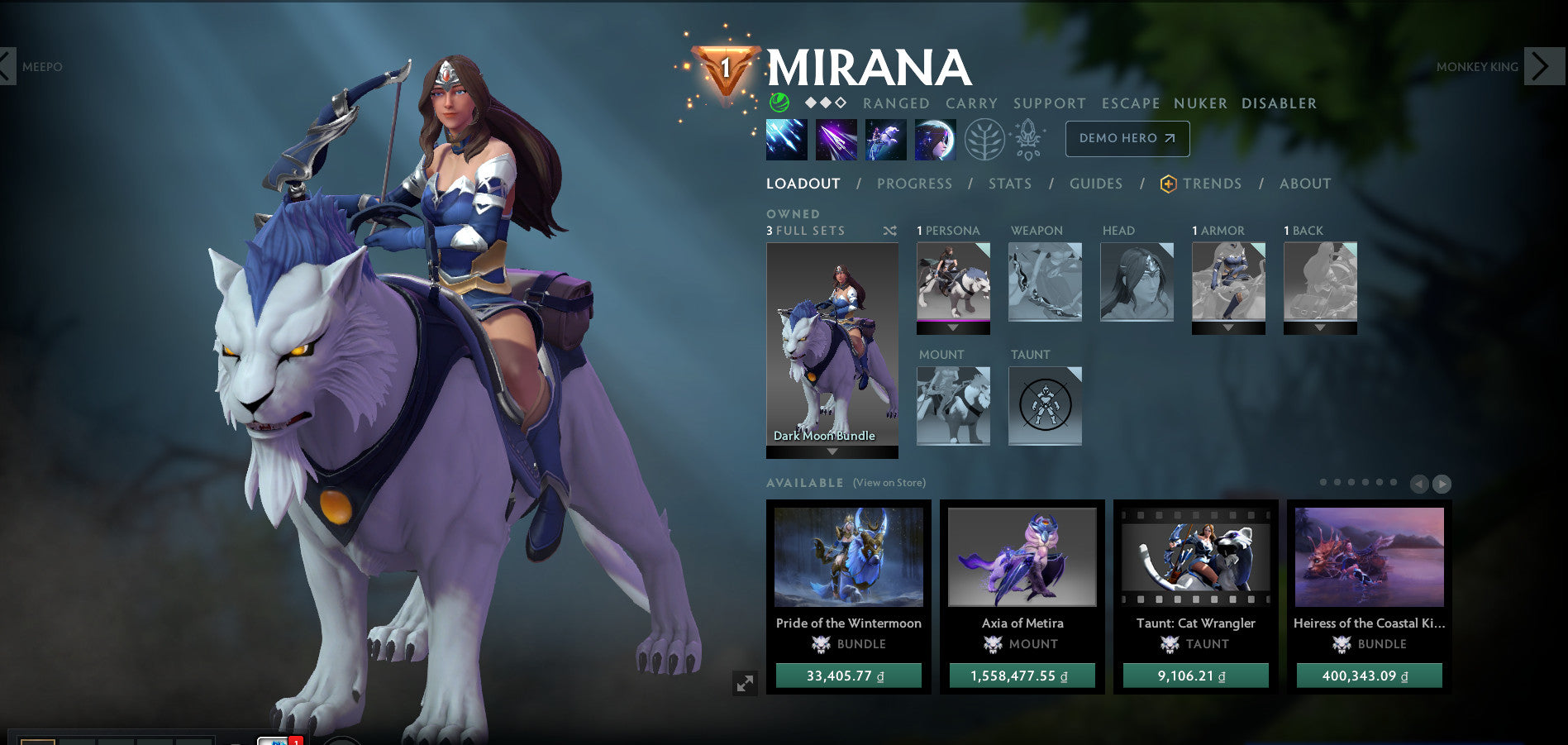Screen dimensions: 1568x745
Task: Open the Aghanim's Scepter upgrades icon
Action: pyautogui.click(x=1027, y=139)
